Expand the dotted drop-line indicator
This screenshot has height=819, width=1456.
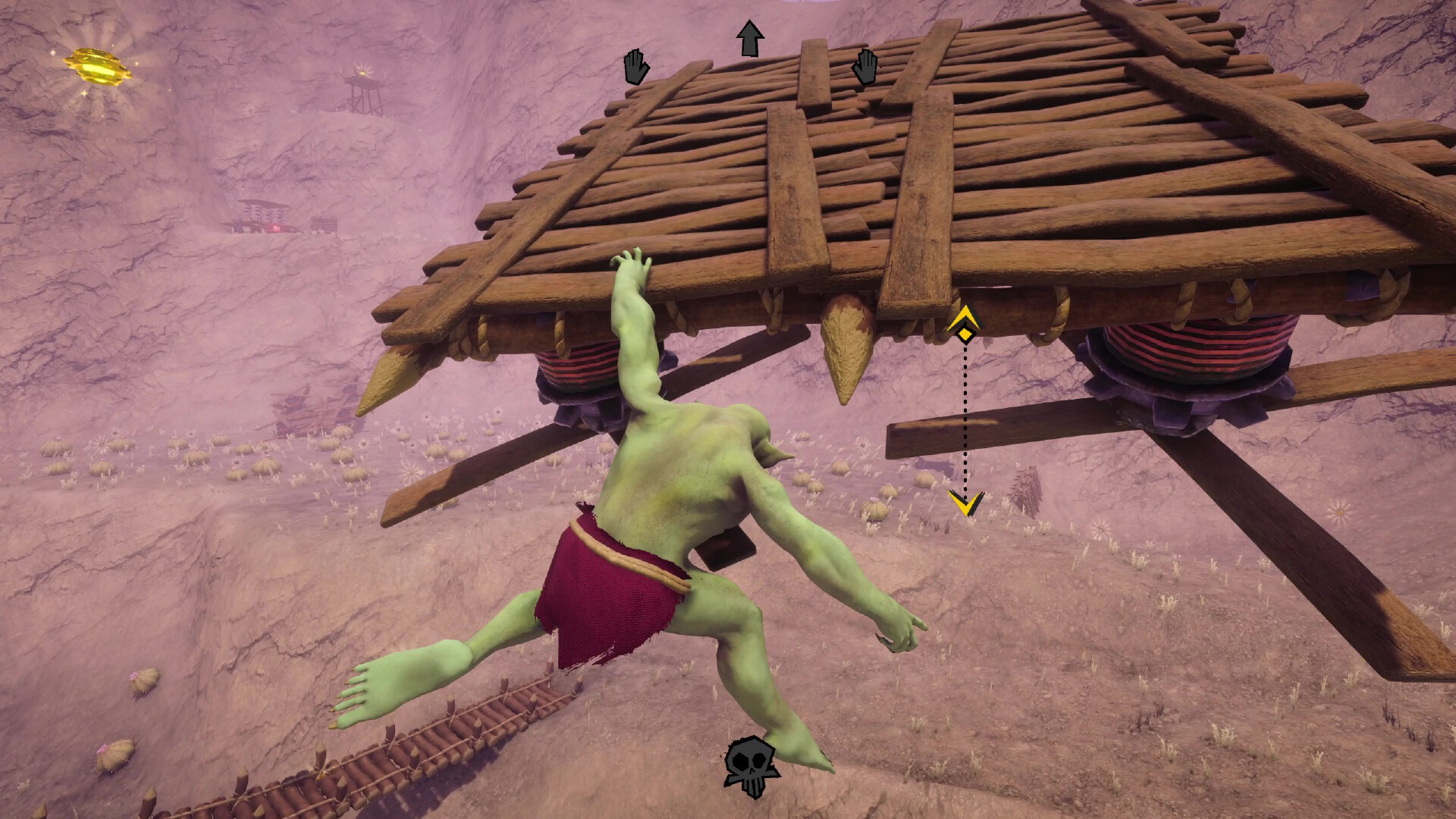coord(965,417)
